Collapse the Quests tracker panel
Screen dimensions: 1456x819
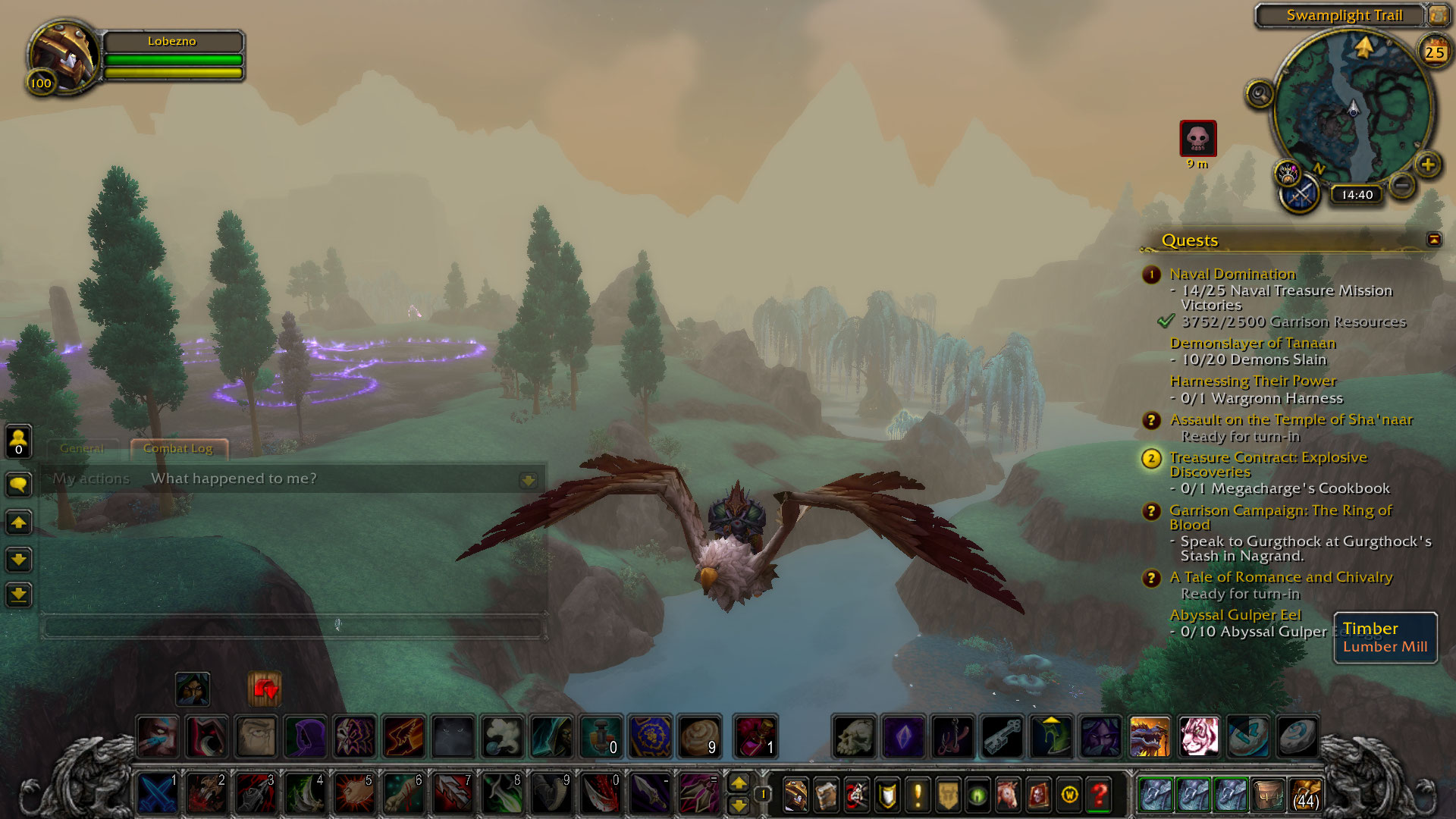pos(1433,240)
